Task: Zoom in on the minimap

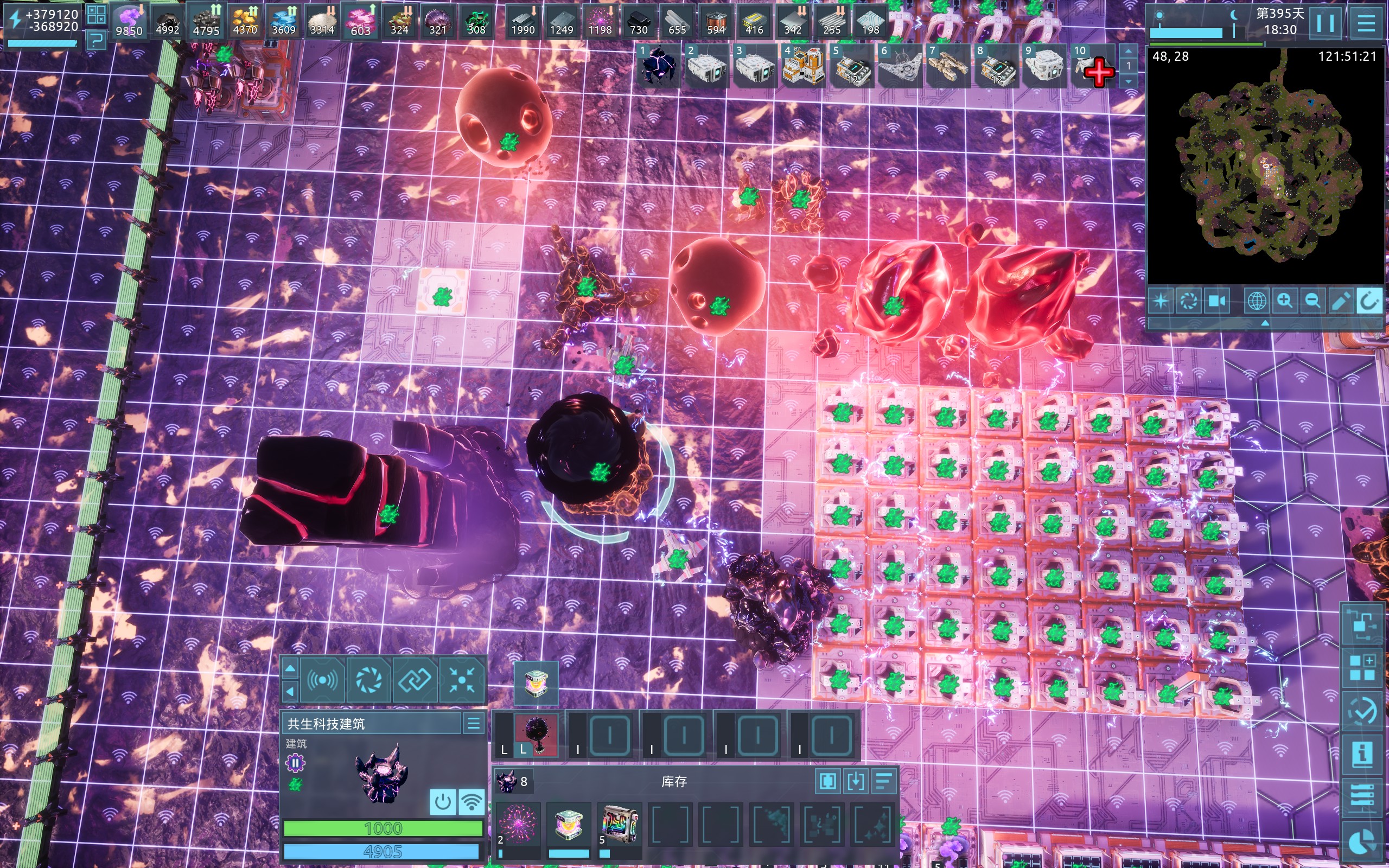Action: tap(1284, 301)
